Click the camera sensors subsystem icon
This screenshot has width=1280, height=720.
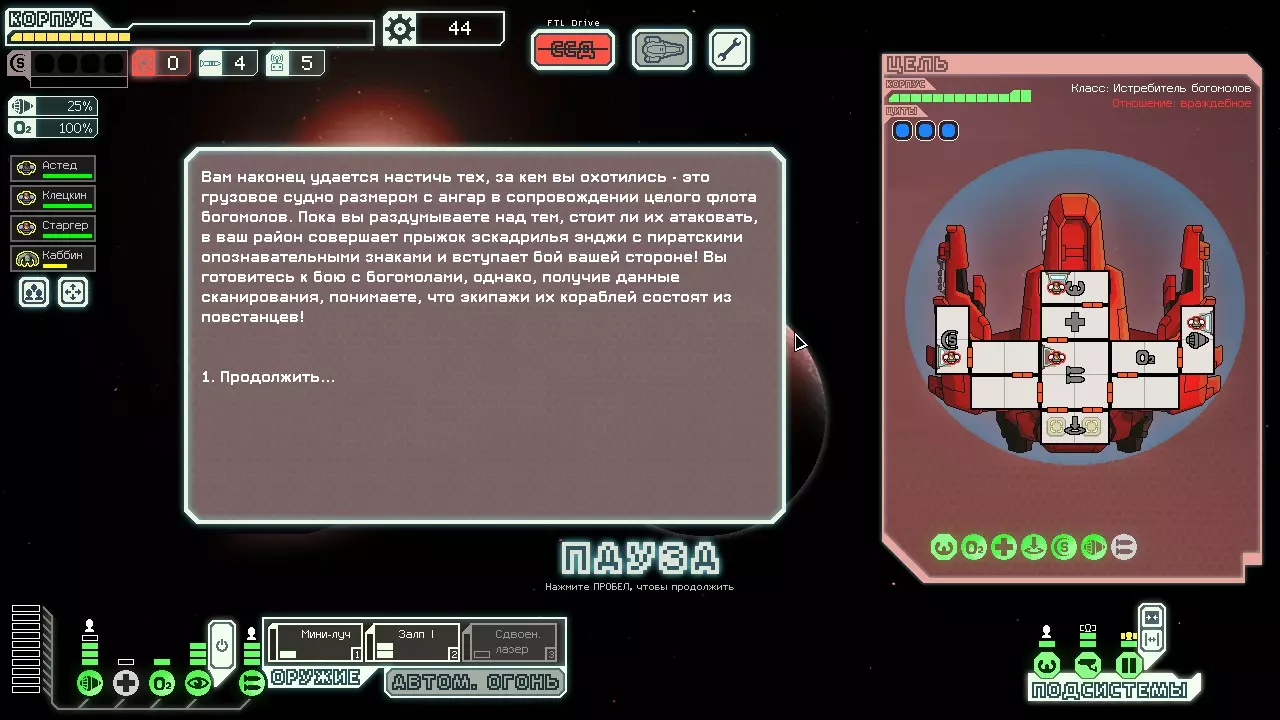pos(1087,665)
